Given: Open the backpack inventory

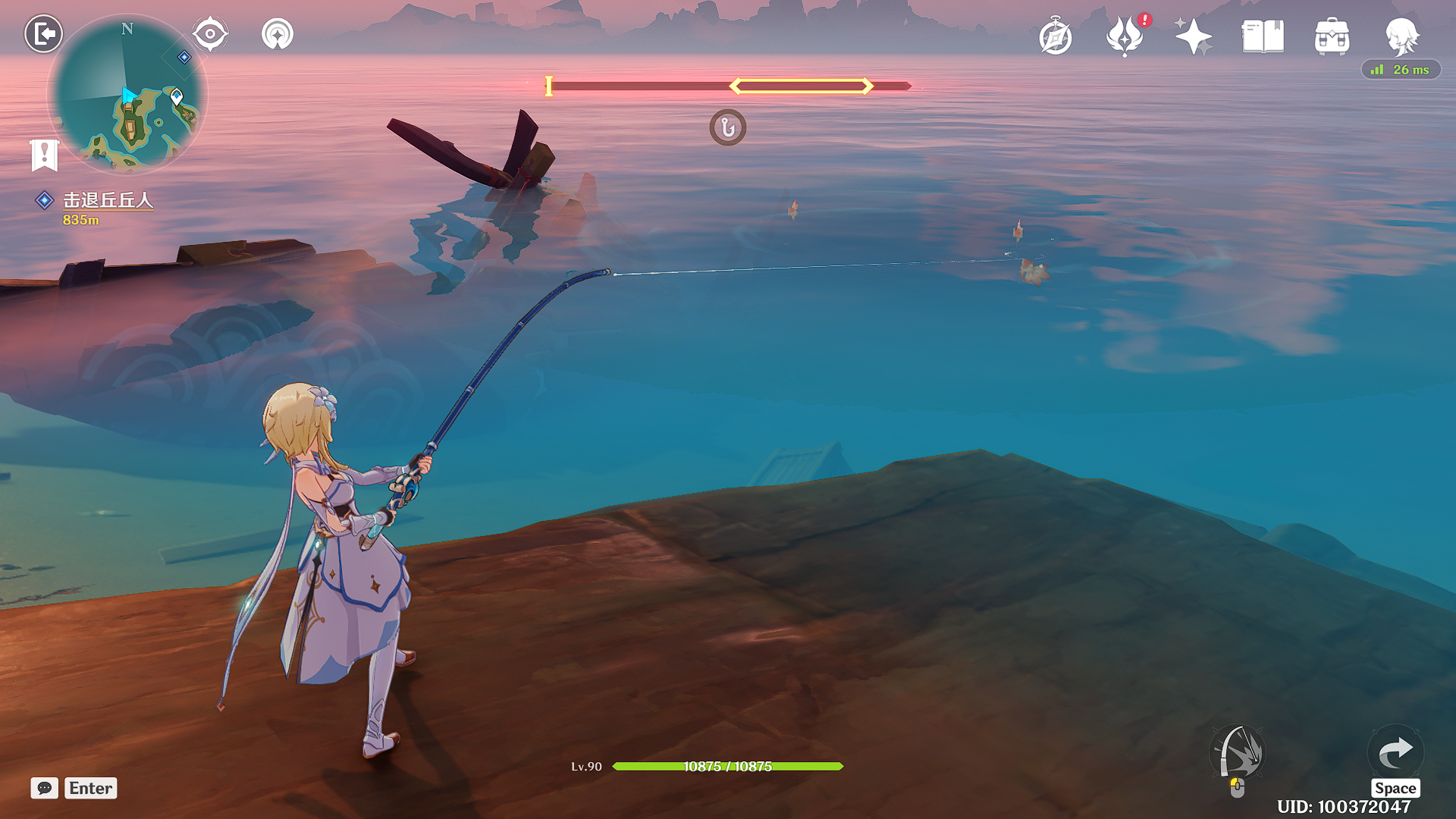Looking at the screenshot, I should 1332,36.
